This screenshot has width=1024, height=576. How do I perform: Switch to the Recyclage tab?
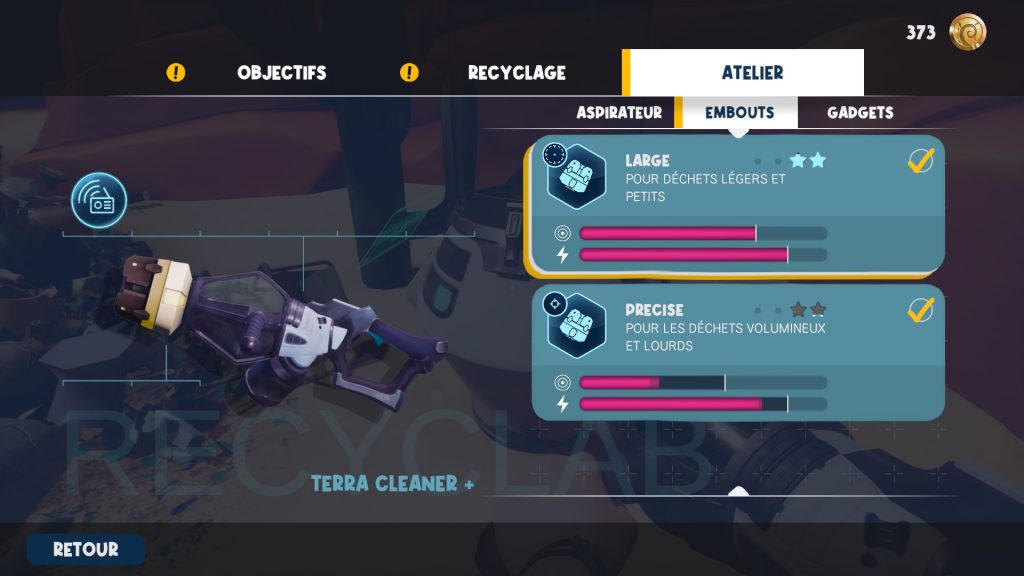pyautogui.click(x=516, y=73)
